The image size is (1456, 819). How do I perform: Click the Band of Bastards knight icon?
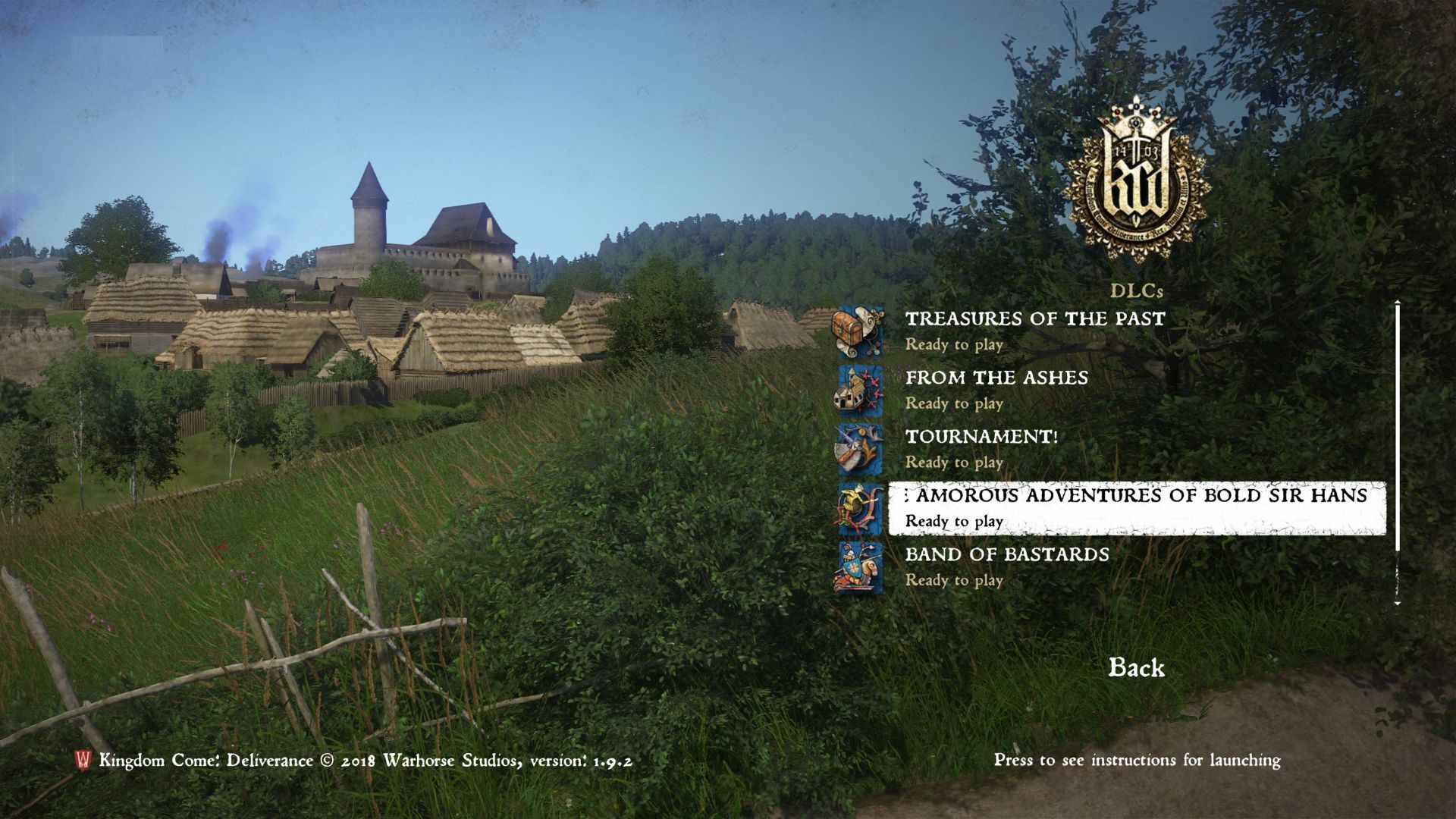click(860, 567)
